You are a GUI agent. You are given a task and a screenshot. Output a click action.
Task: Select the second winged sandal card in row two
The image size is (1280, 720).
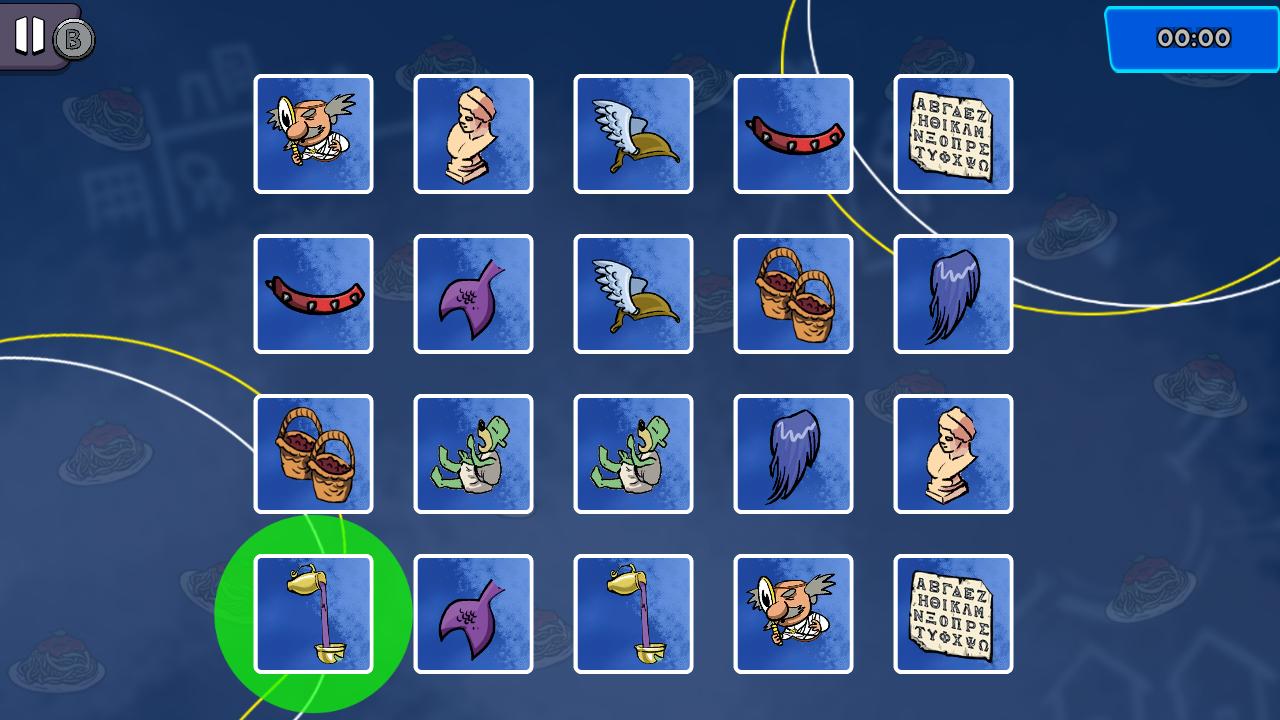pos(633,293)
